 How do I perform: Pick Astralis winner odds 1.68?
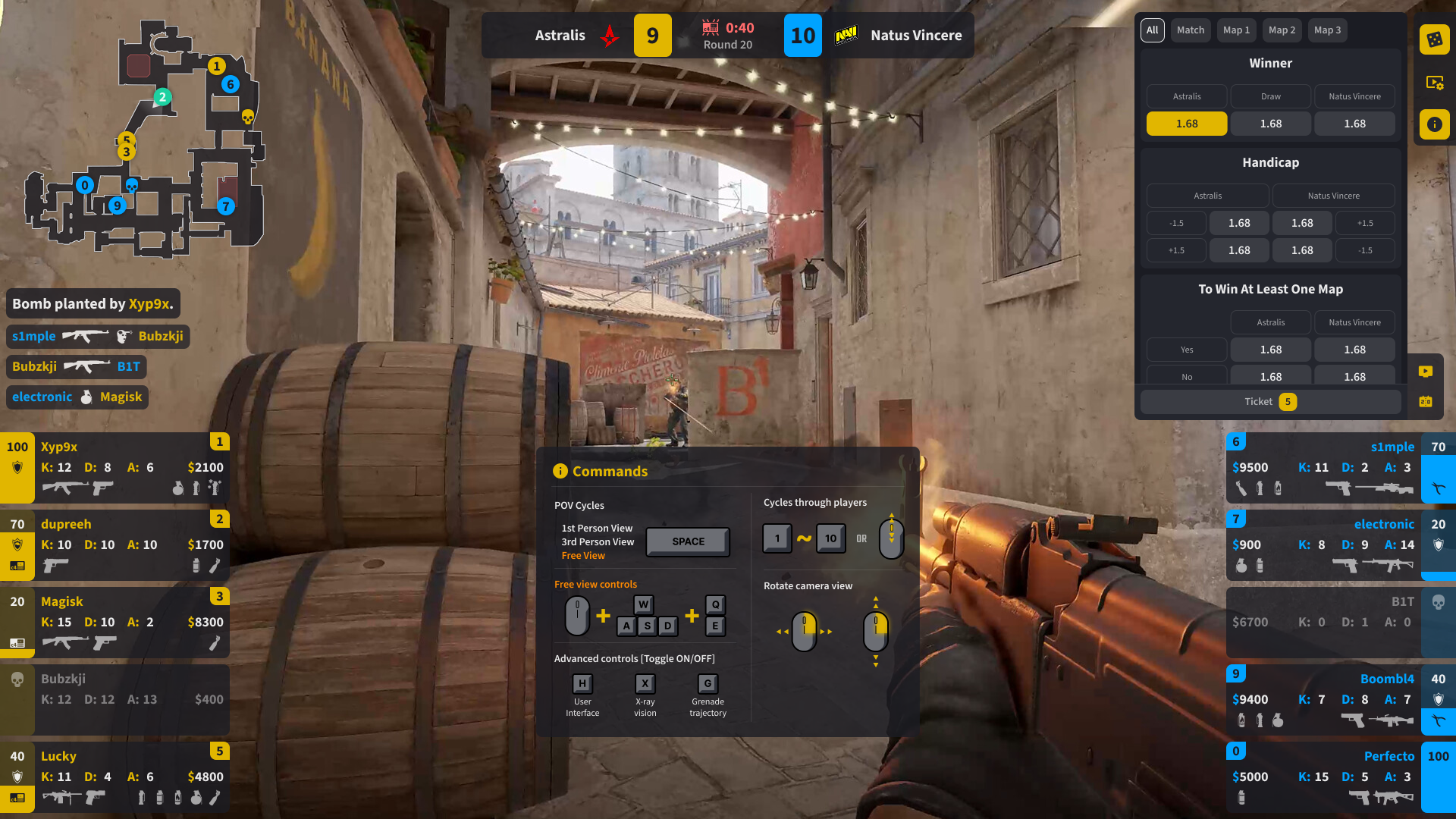point(1186,124)
